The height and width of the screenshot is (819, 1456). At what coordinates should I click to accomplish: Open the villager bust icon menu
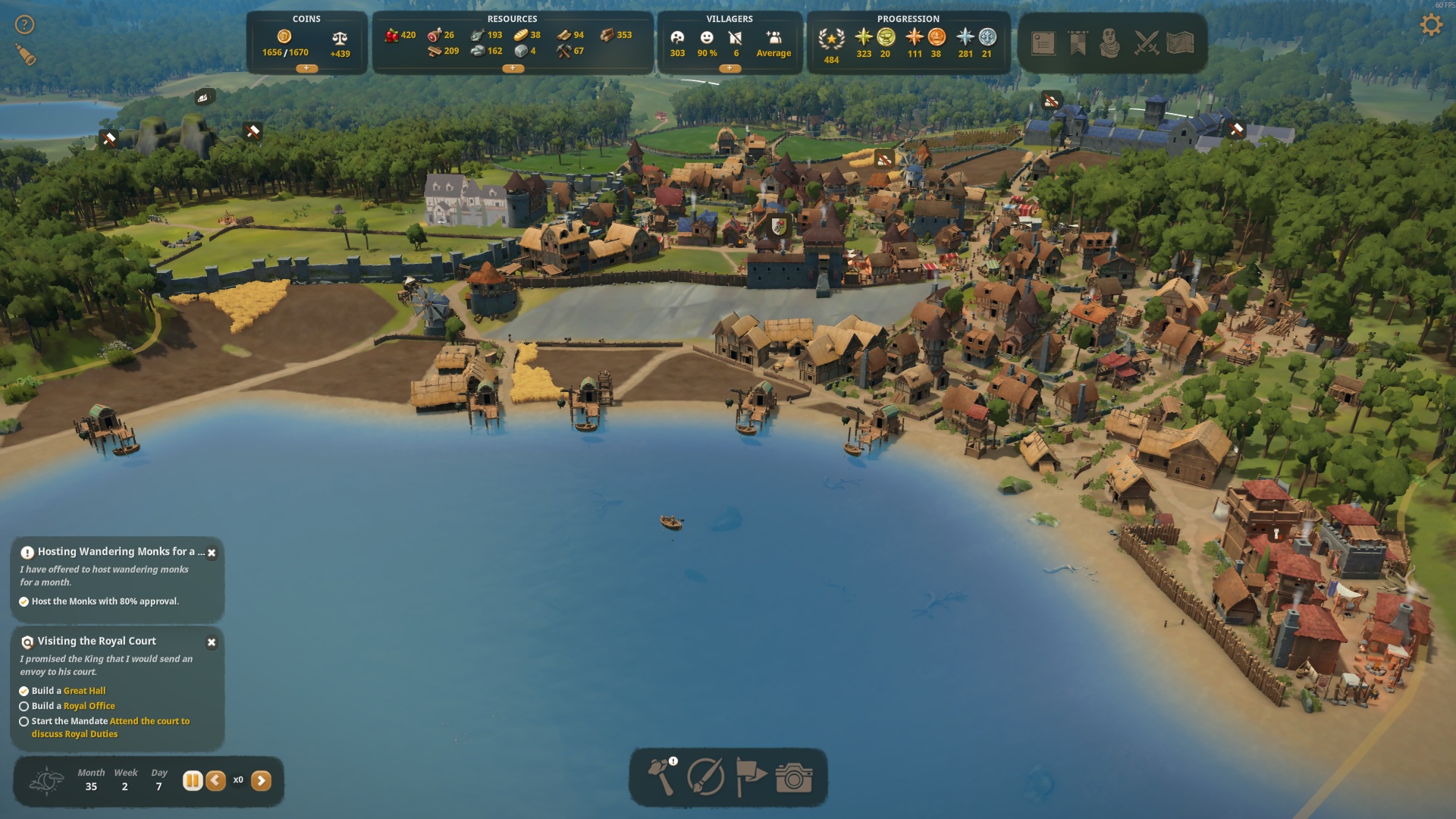[x=1110, y=43]
